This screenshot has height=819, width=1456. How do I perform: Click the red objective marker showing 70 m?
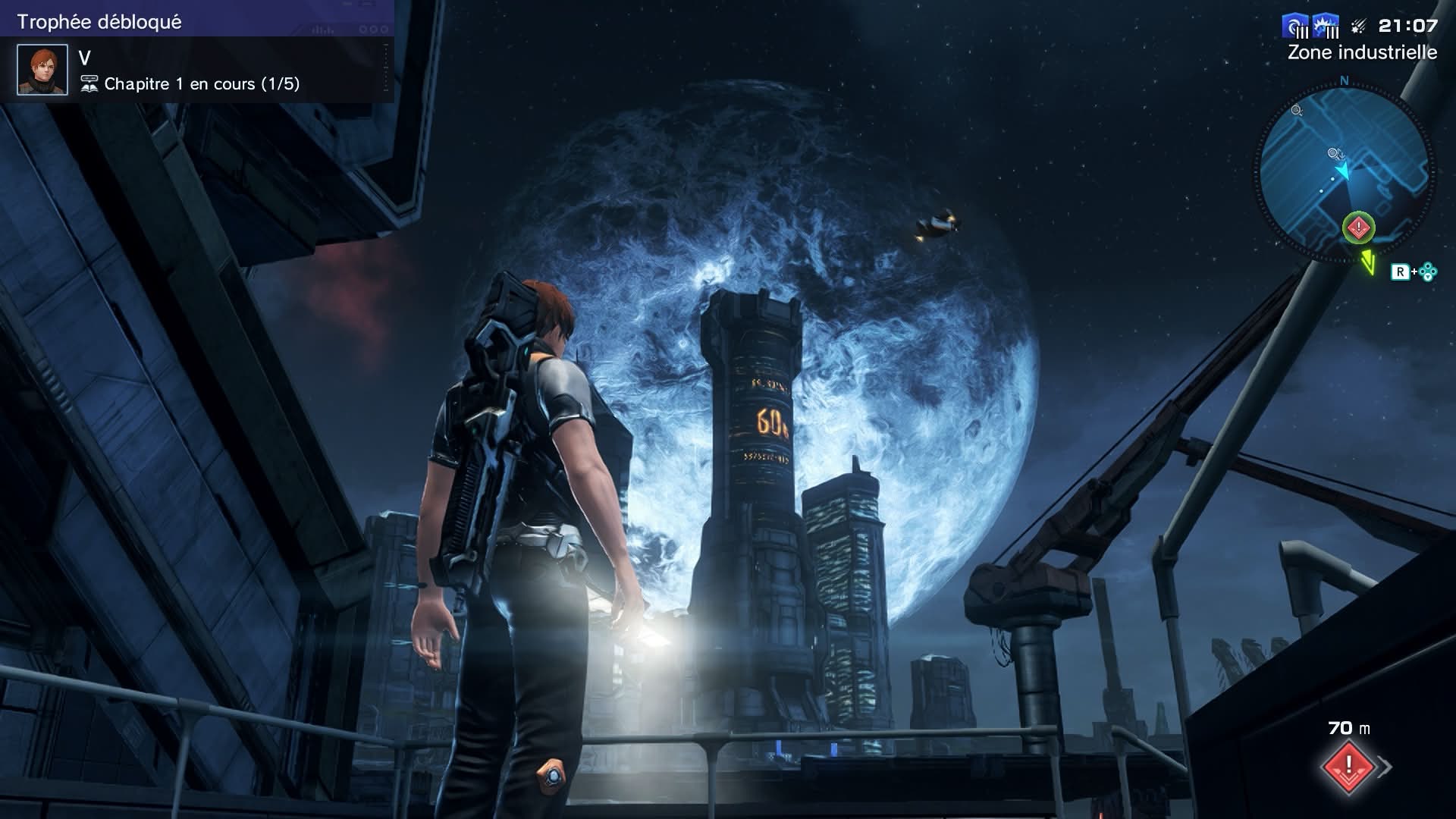click(x=1348, y=766)
